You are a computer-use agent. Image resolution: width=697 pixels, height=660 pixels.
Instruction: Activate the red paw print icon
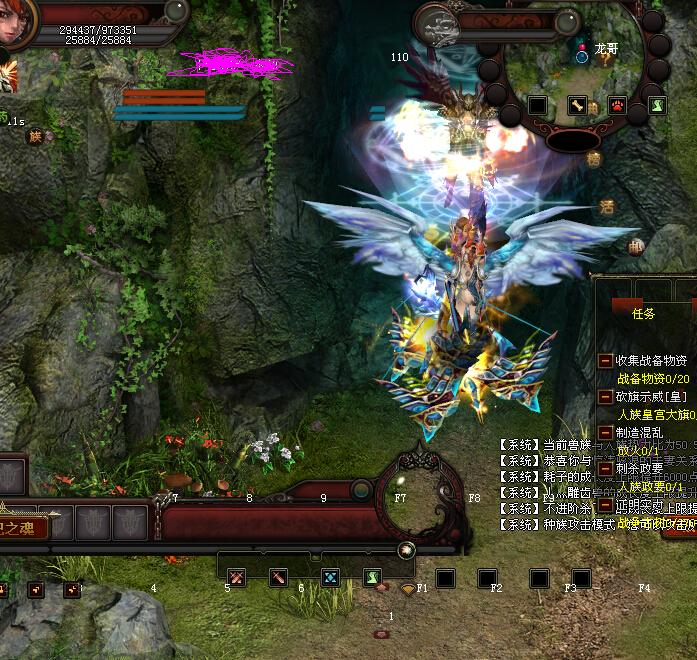(x=618, y=105)
